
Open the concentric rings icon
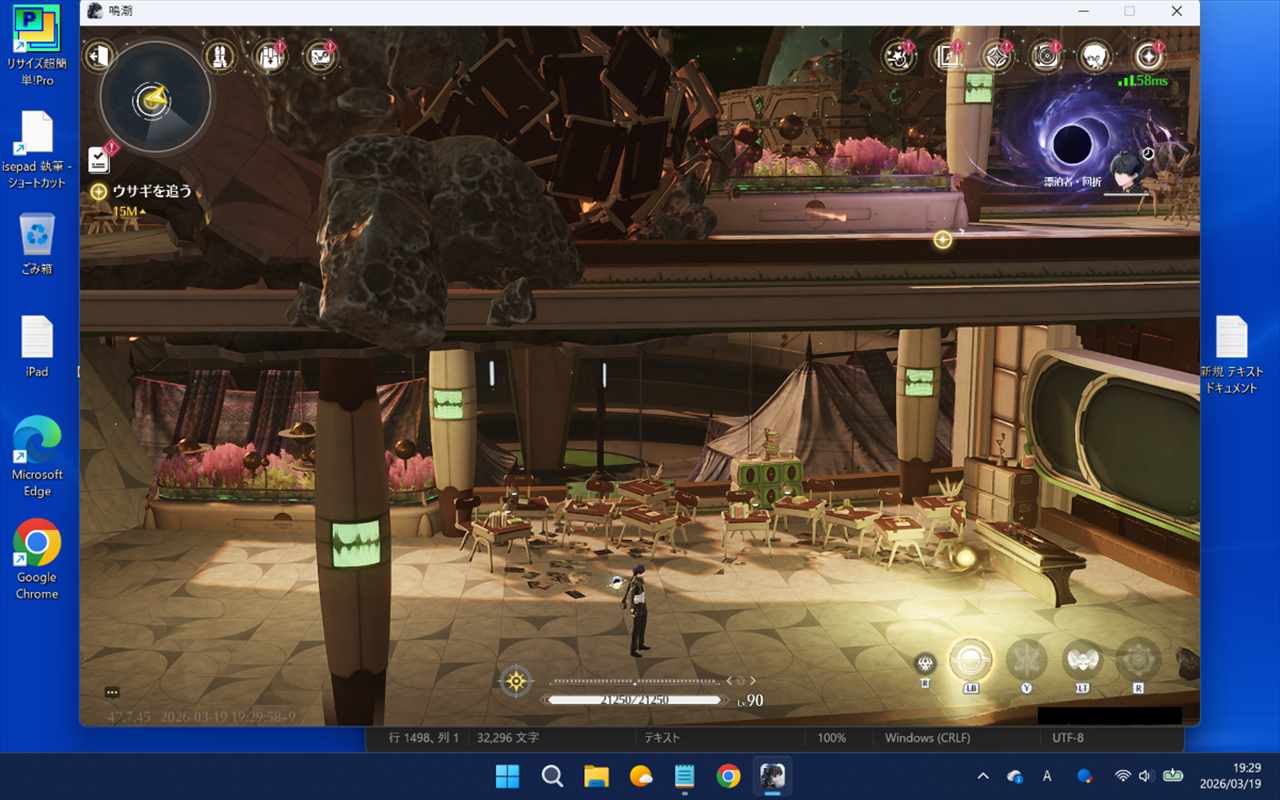coord(1046,56)
